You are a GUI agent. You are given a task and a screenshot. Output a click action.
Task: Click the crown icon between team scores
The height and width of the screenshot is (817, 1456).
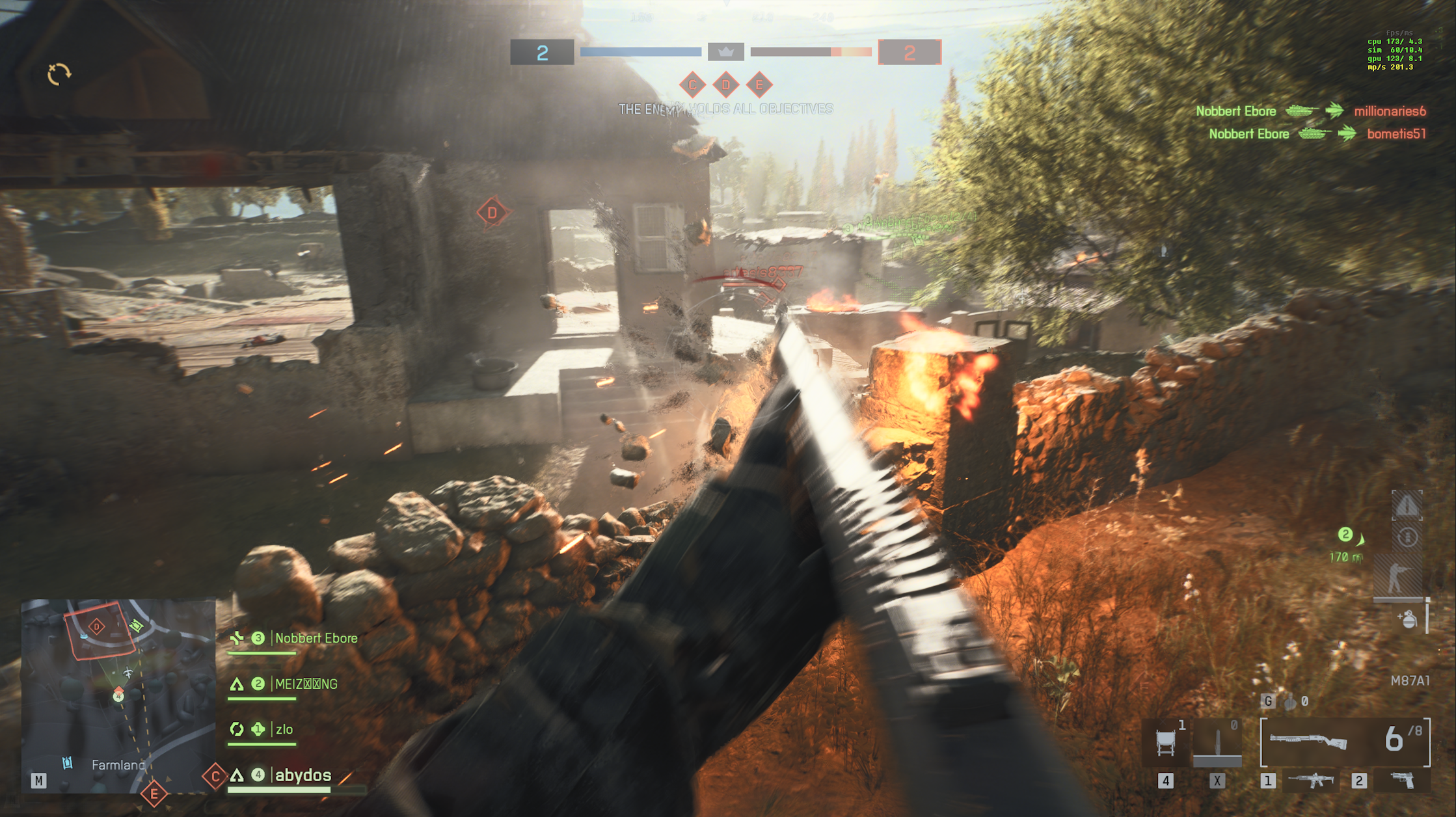[x=725, y=52]
